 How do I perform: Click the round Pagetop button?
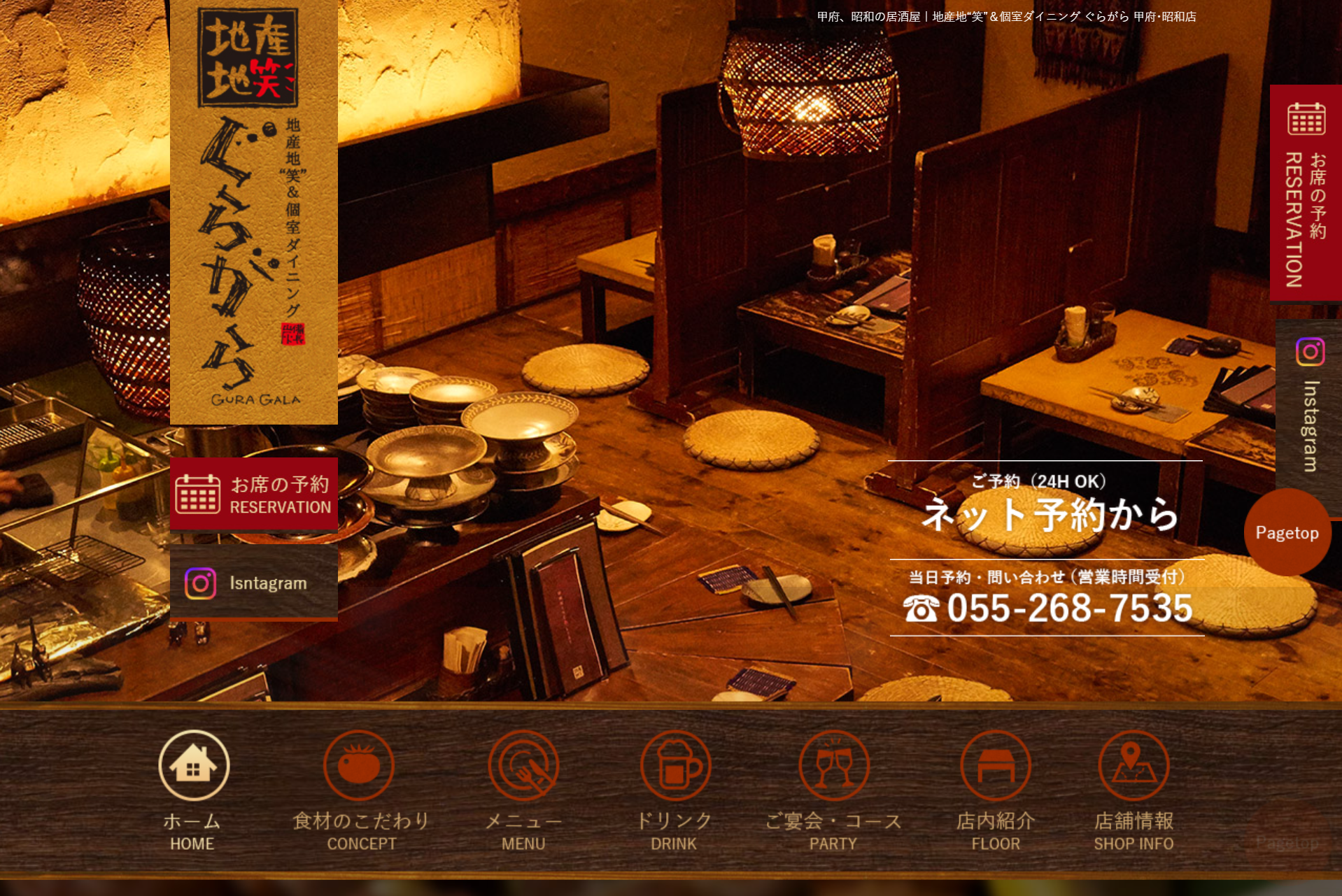click(x=1287, y=532)
